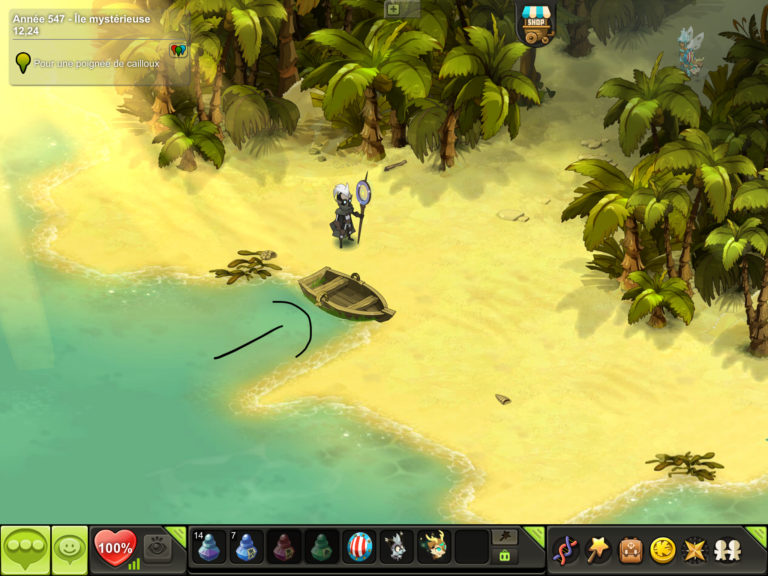Use the blue potion with count 14

209,547
